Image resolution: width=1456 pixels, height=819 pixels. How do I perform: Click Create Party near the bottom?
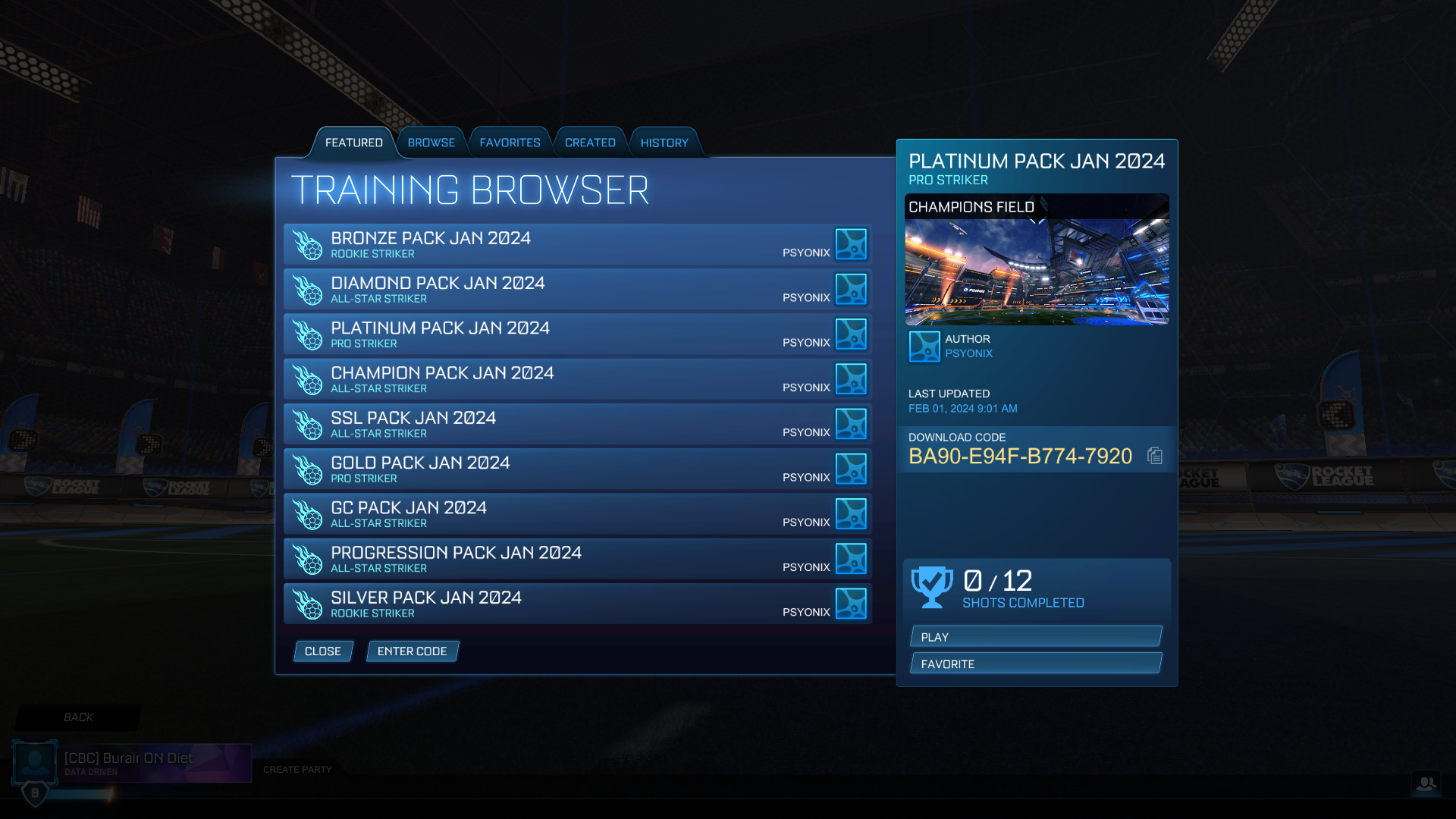click(x=297, y=769)
